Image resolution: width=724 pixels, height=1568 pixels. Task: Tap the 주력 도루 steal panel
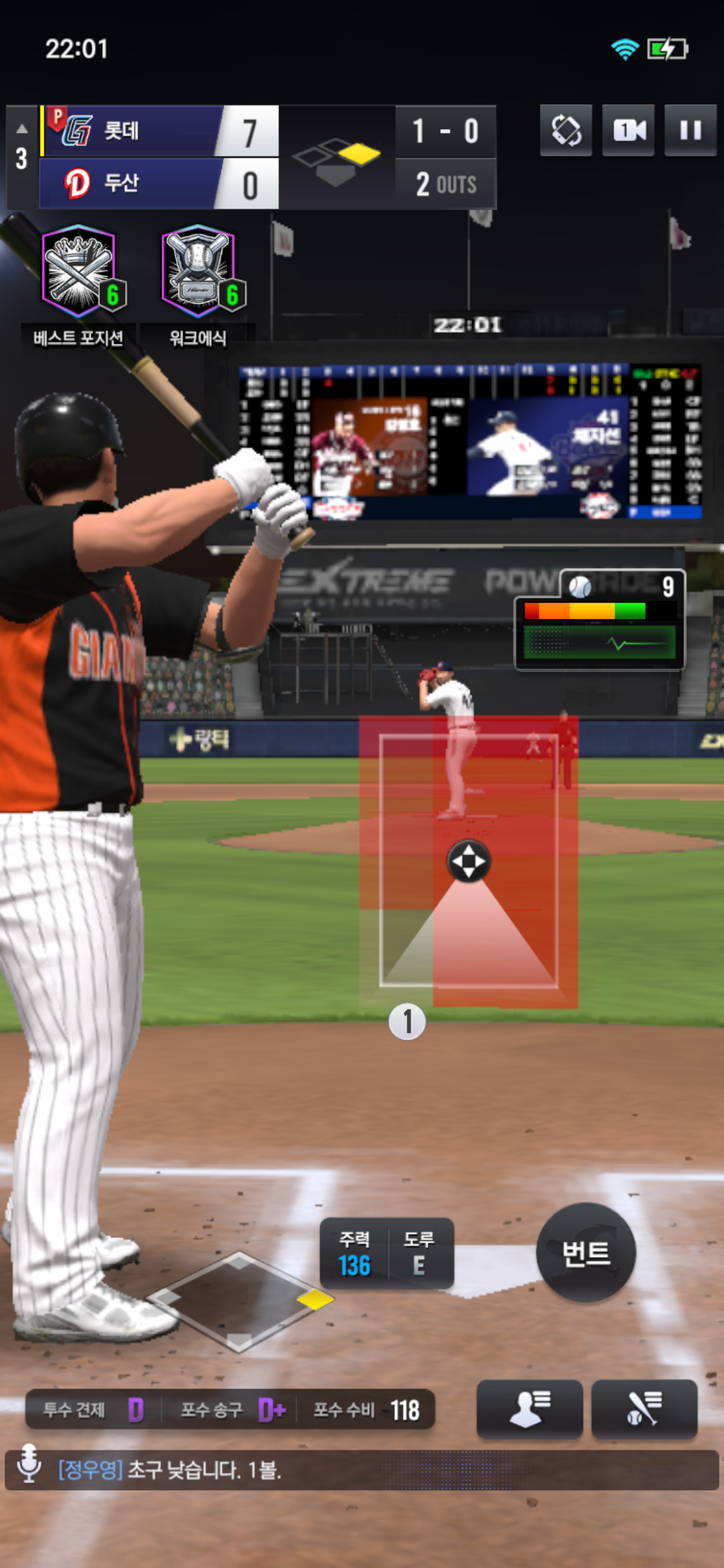pyautogui.click(x=387, y=1253)
